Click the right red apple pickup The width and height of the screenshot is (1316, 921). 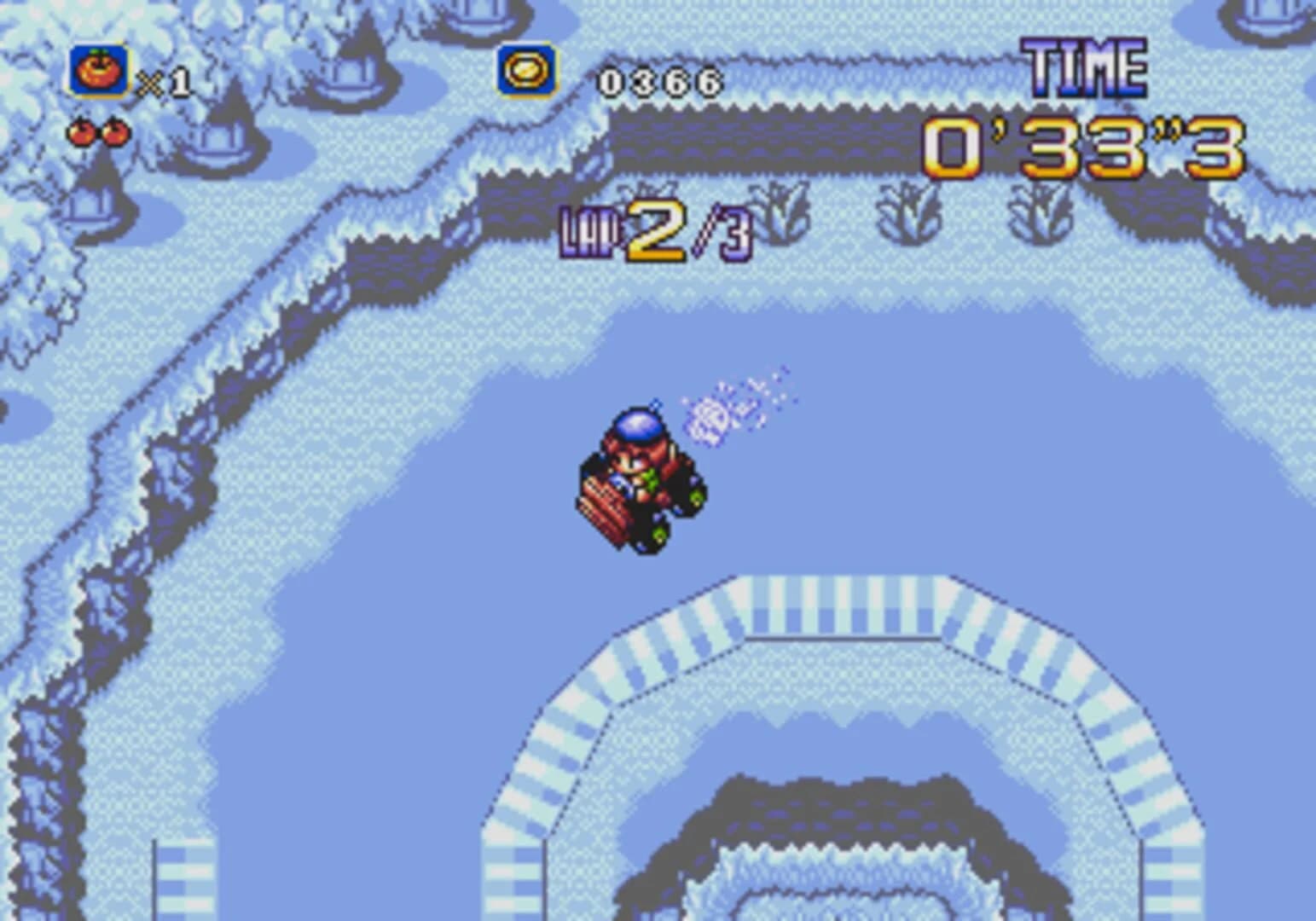(x=116, y=134)
